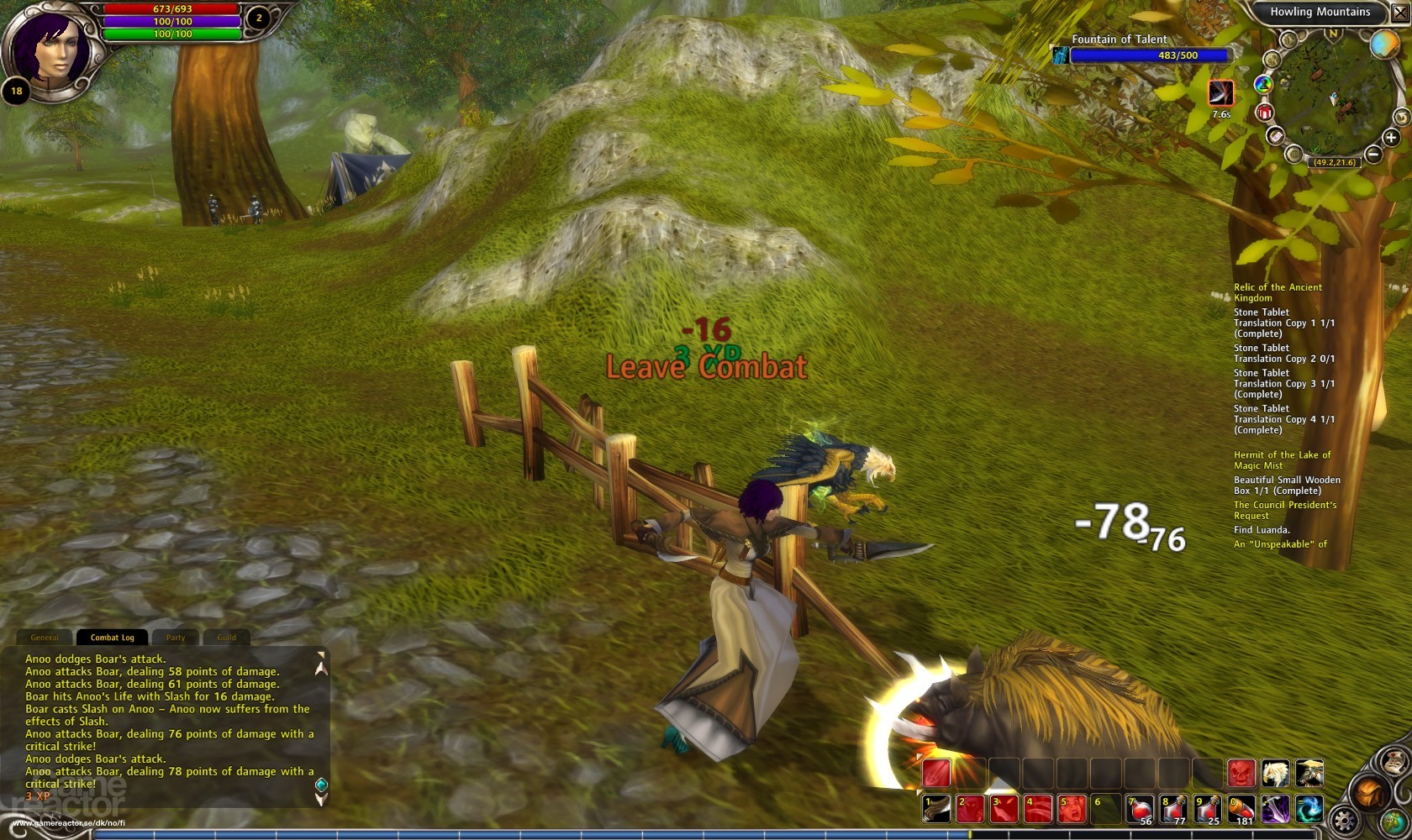Viewport: 1412px width, 840px height.
Task: Open the gear settings button
Action: tap(1345, 821)
